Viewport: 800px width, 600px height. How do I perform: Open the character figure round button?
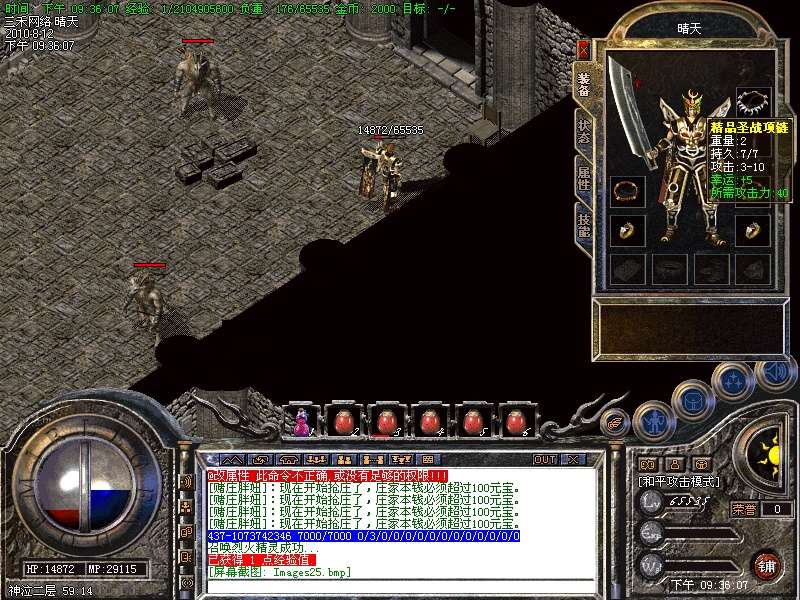(x=652, y=418)
